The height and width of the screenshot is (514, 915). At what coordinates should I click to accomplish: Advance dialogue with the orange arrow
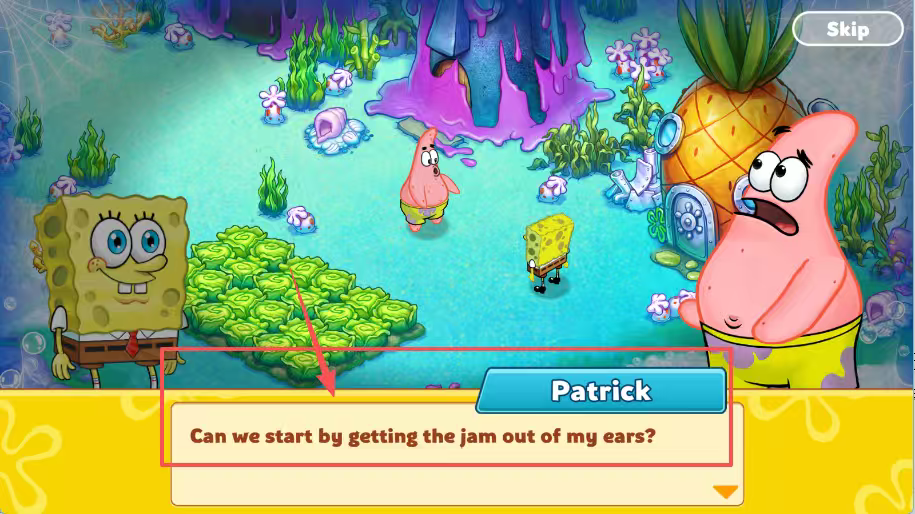[x=725, y=491]
